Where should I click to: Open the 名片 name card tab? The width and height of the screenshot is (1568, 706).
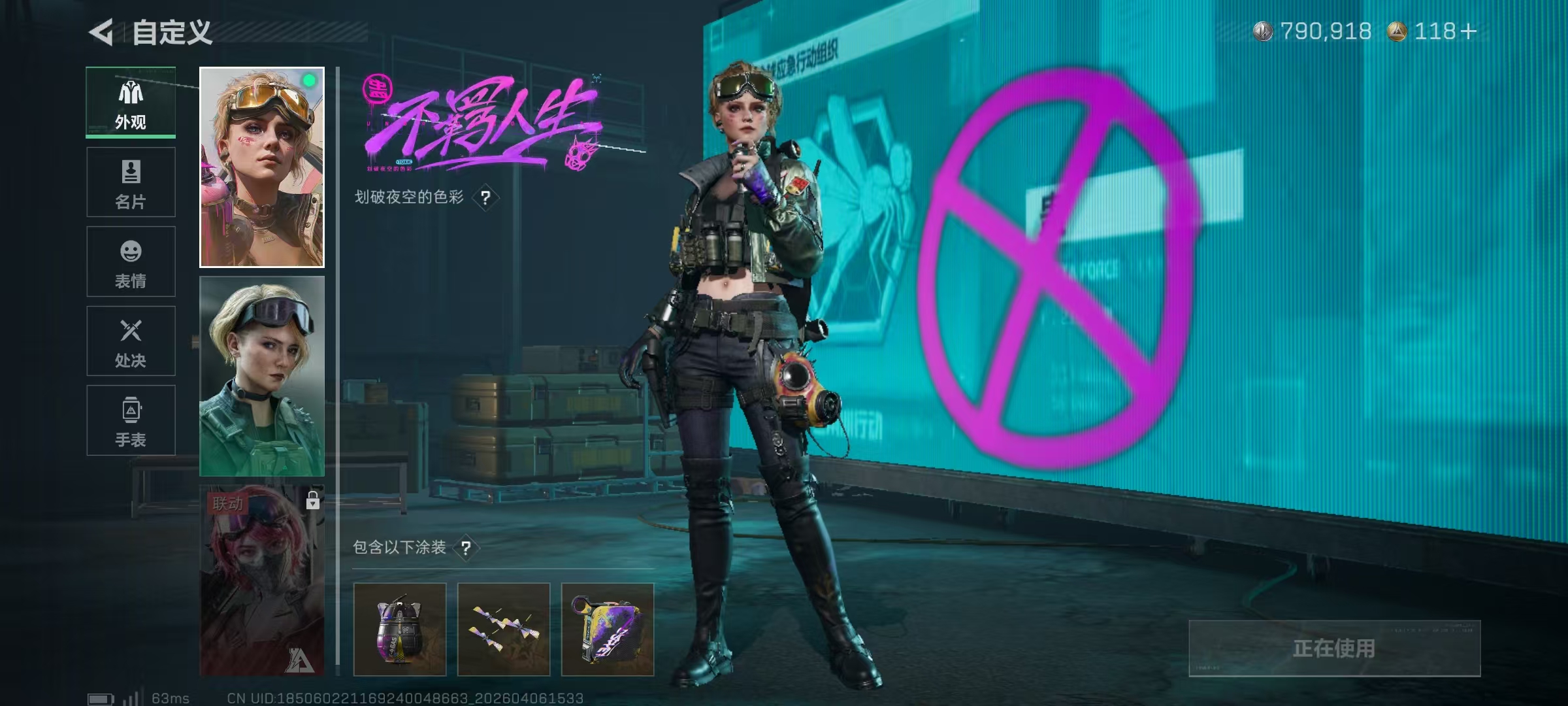(x=131, y=182)
